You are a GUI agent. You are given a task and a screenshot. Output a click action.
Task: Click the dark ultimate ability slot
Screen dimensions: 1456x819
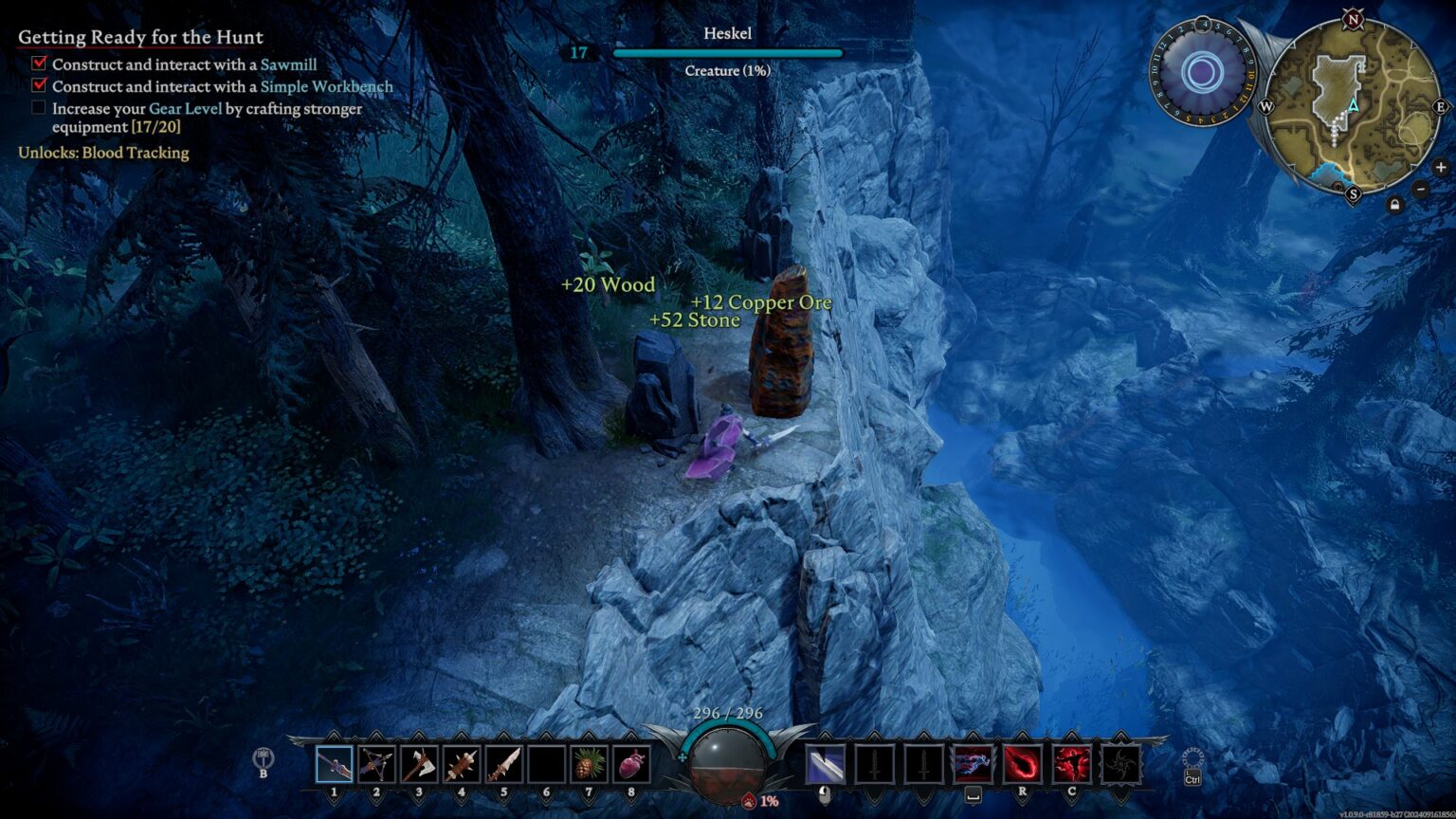point(1120,764)
